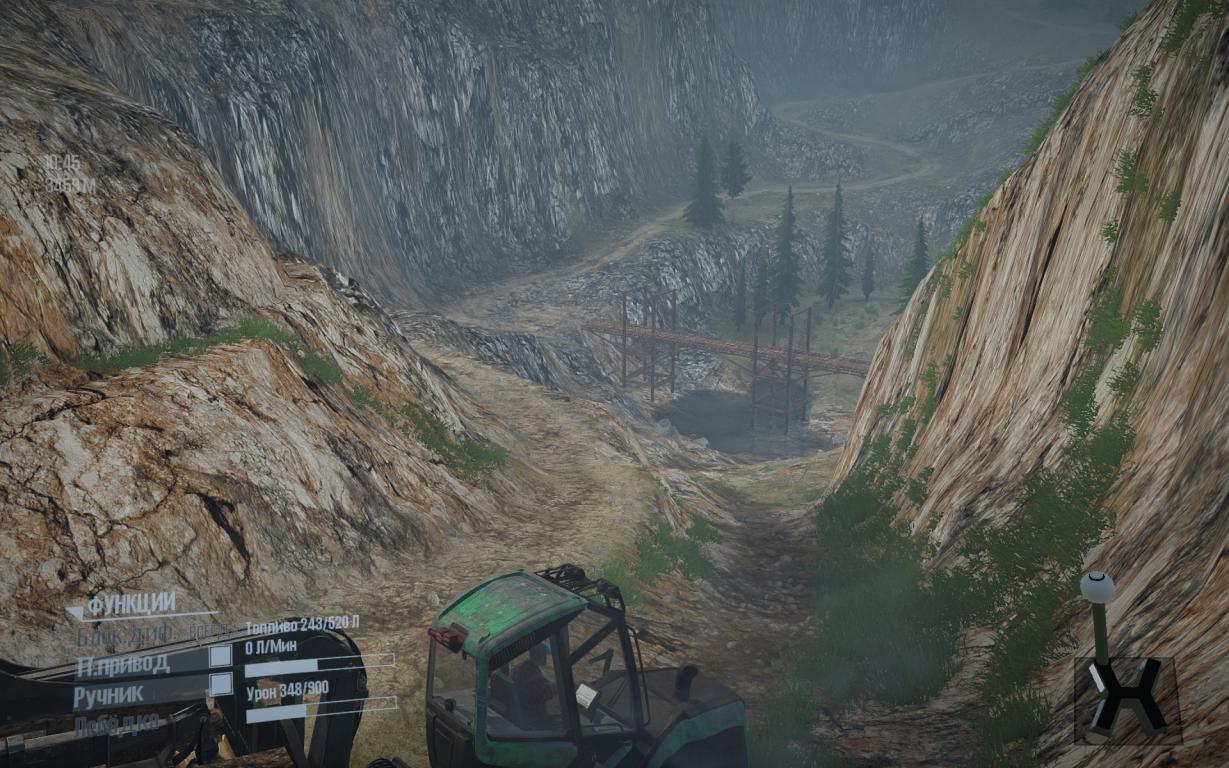Toggle the П.привод all-wheel drive checkbox
This screenshot has width=1229, height=768.
tap(220, 656)
